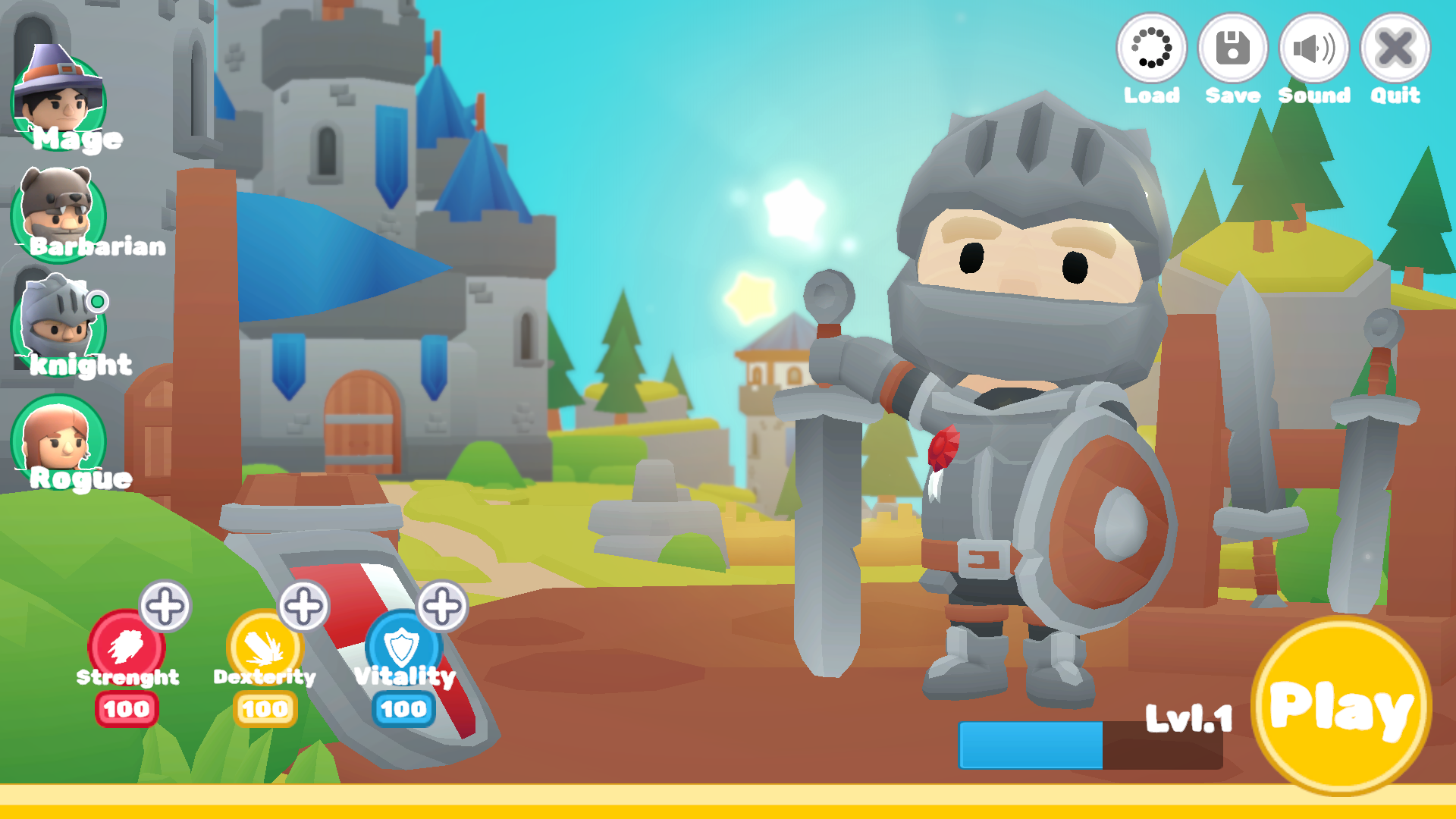This screenshot has width=1456, height=819.
Task: Click the Quit cross icon
Action: pyautogui.click(x=1394, y=49)
